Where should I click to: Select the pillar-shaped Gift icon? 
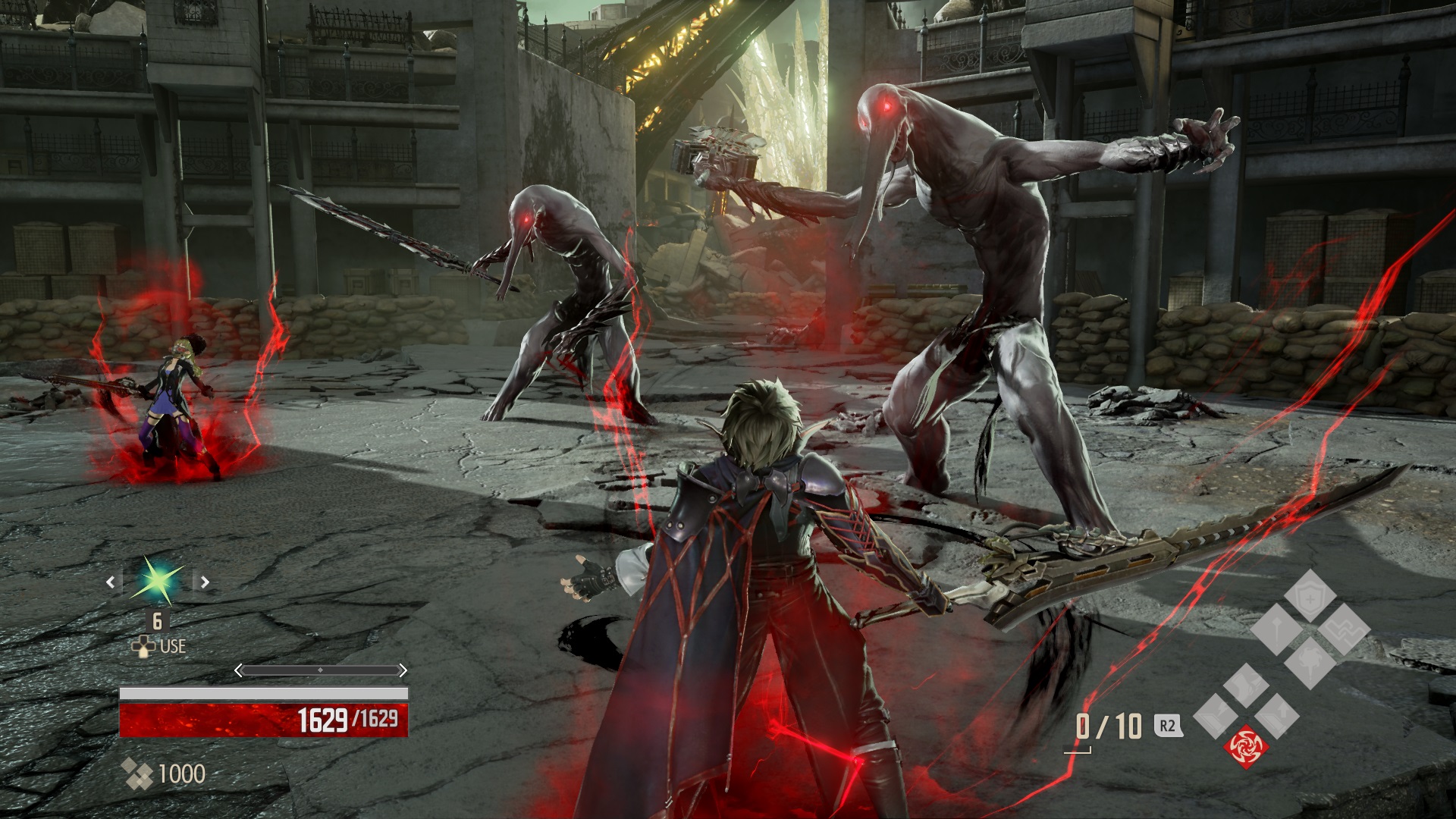1279,629
